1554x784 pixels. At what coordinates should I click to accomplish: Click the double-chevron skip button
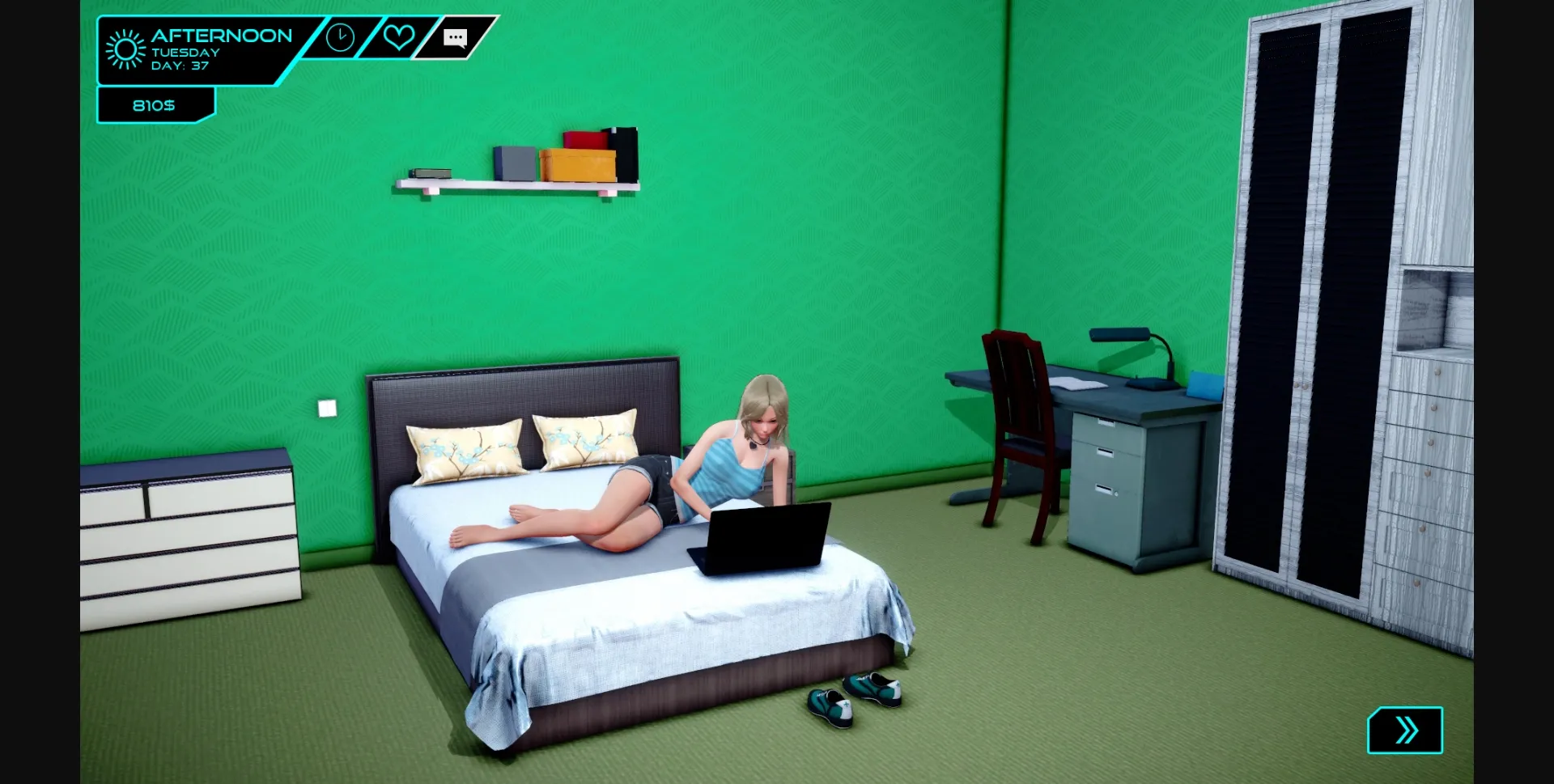coord(1406,729)
